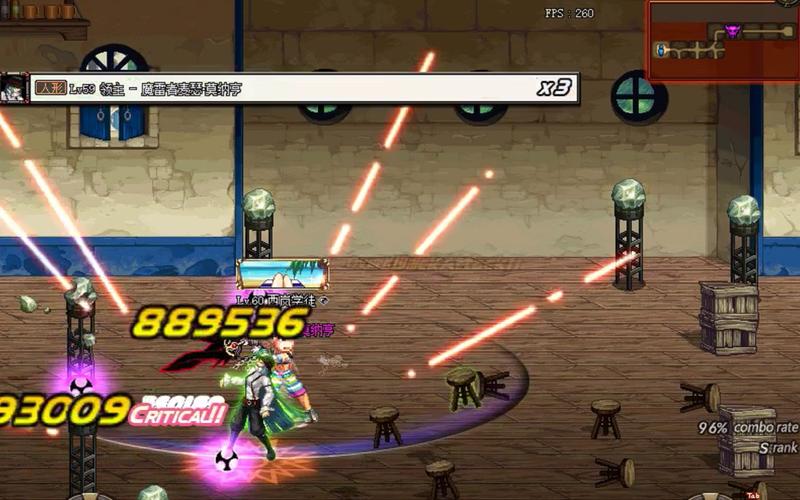The width and height of the screenshot is (800, 500).
Task: Click the blue player position marker on minimap
Action: click(662, 48)
